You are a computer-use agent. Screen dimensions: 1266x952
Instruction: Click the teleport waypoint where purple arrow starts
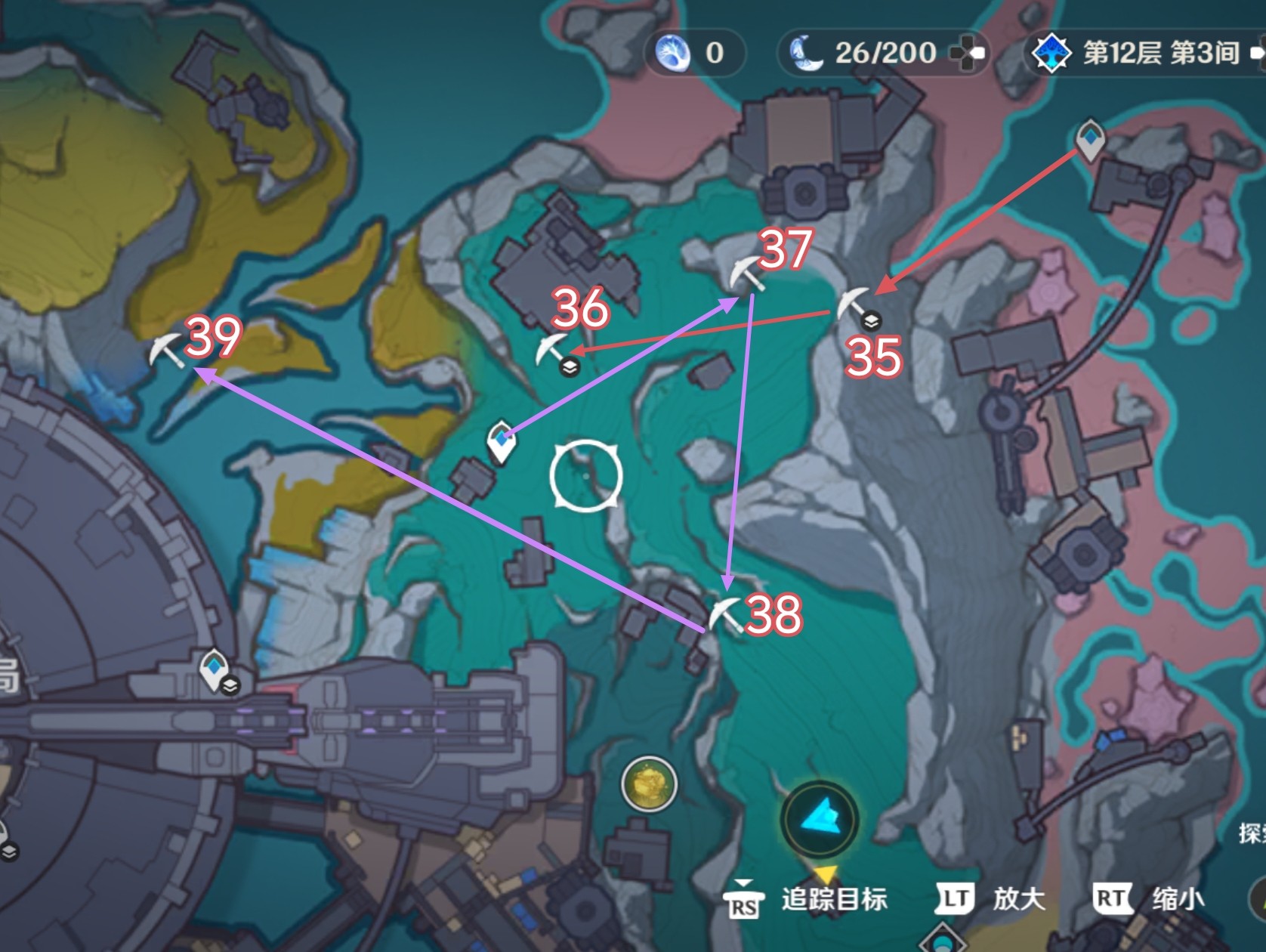(501, 442)
